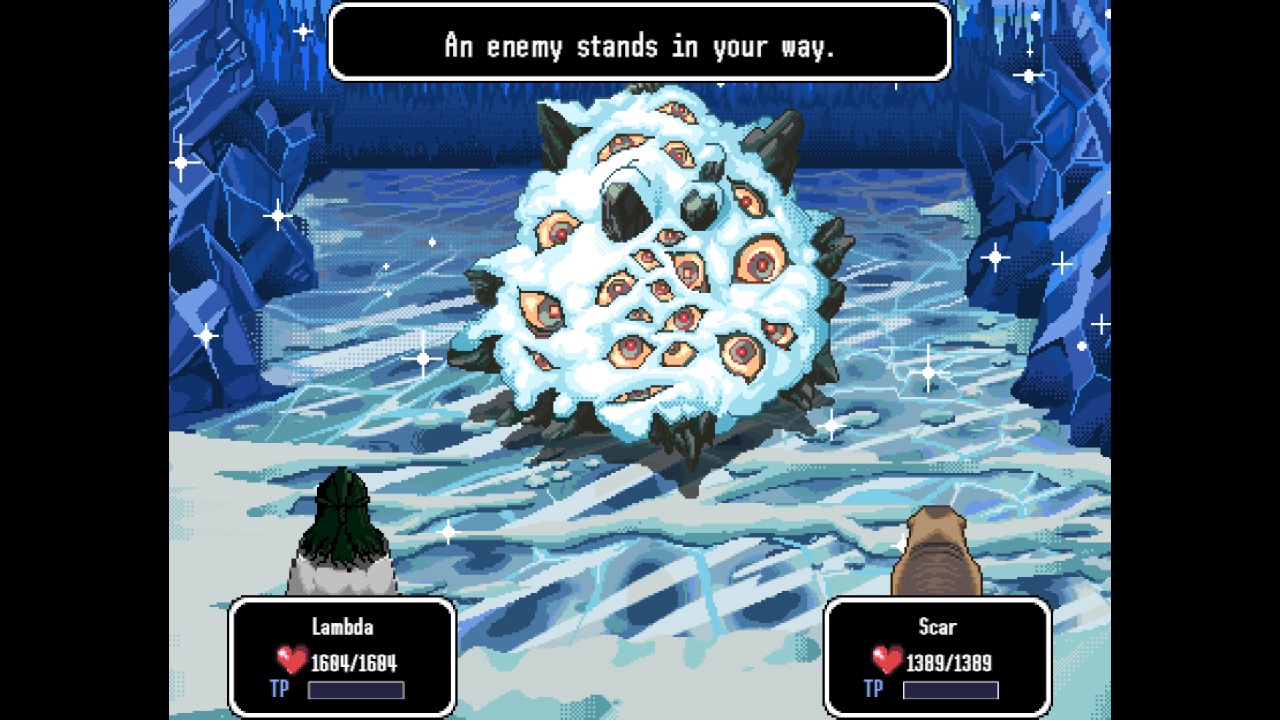Click the Lambda name label

point(344,627)
